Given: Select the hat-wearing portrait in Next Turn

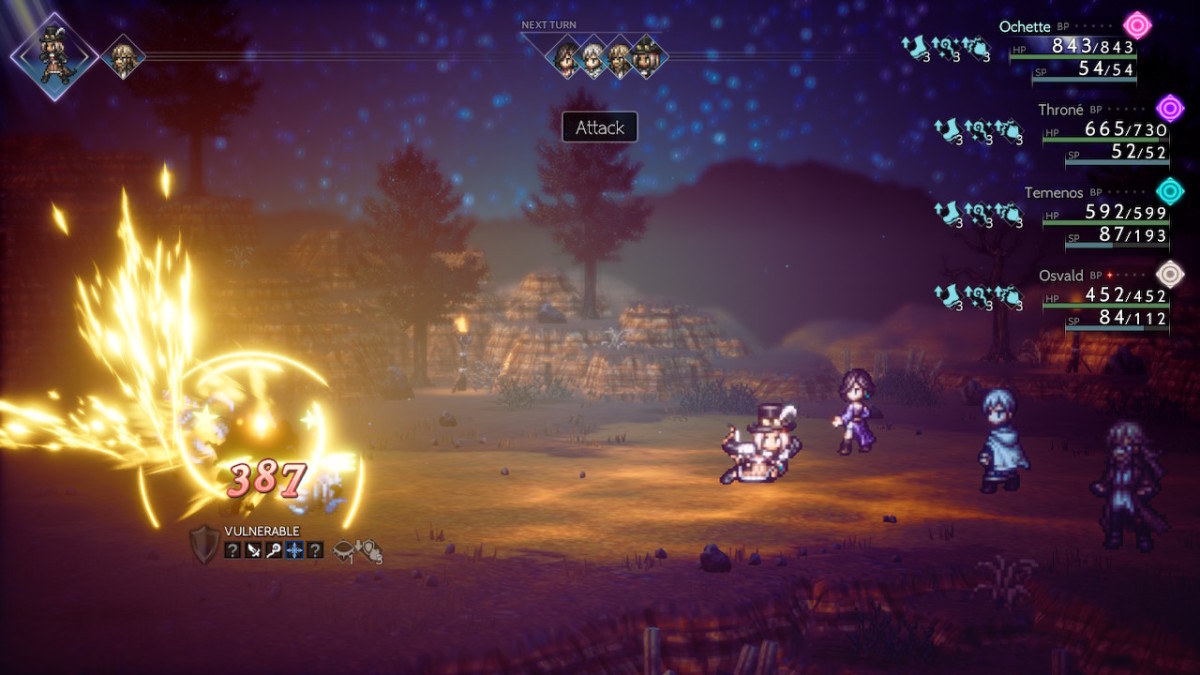Looking at the screenshot, I should tap(646, 57).
